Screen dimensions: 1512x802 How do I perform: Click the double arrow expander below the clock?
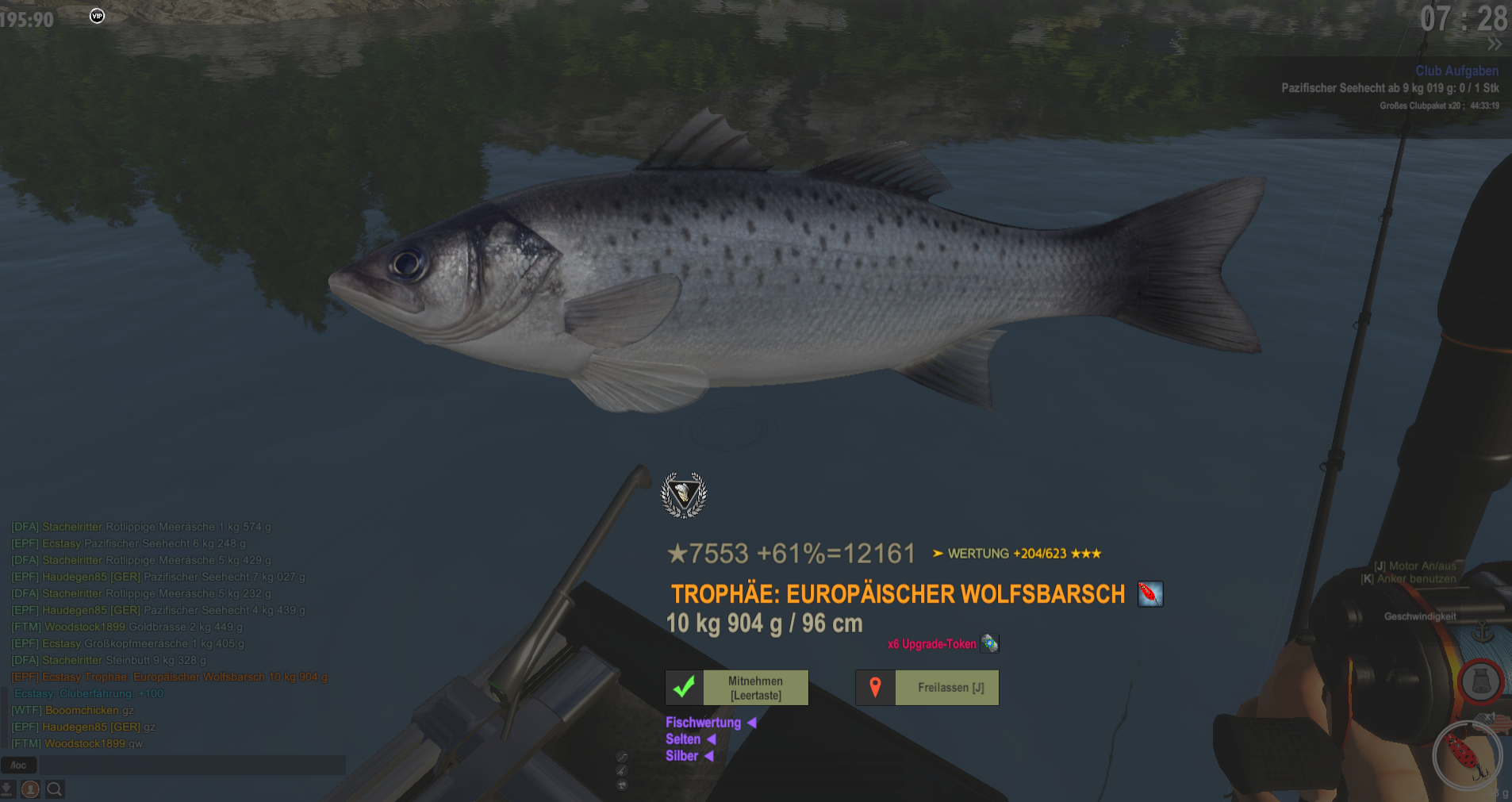[1495, 44]
